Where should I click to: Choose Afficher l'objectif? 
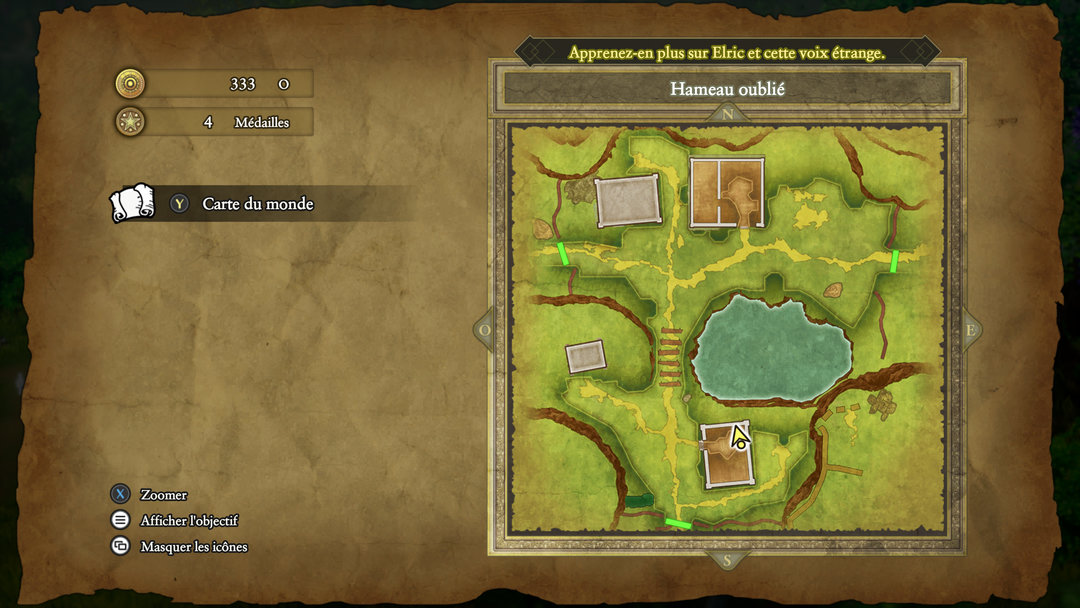189,520
